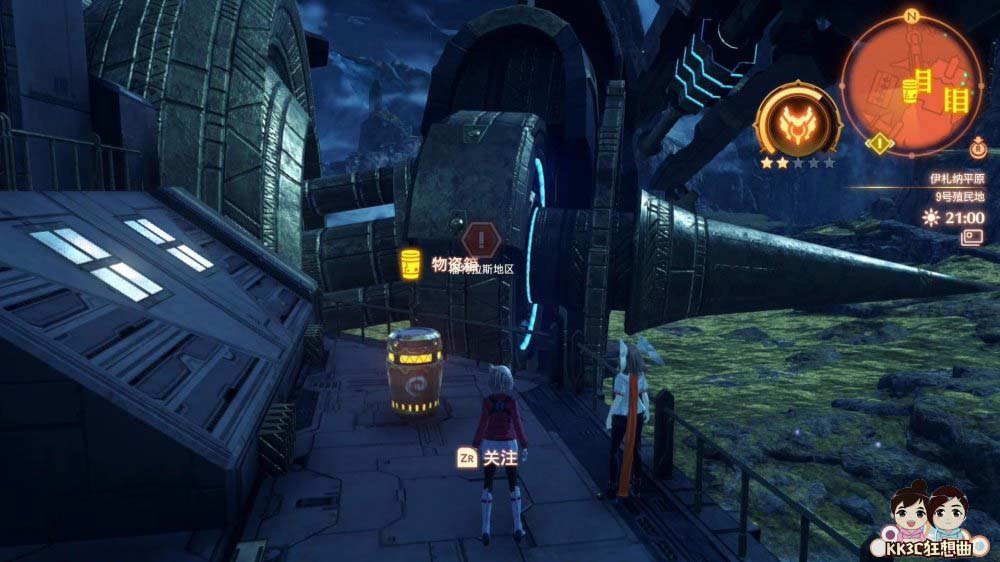Select the red hexagon exclamation marker
The image size is (1000, 562).
[482, 239]
